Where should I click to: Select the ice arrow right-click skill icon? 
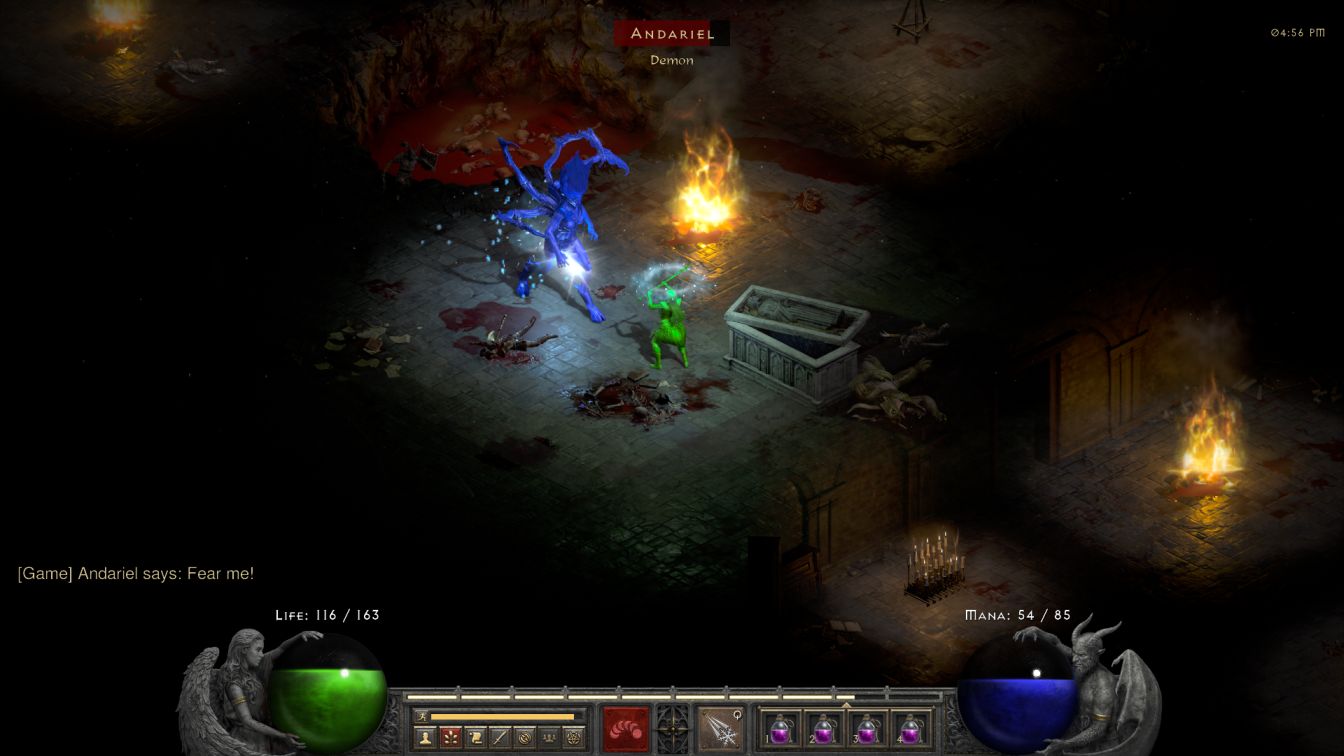pyautogui.click(x=719, y=727)
